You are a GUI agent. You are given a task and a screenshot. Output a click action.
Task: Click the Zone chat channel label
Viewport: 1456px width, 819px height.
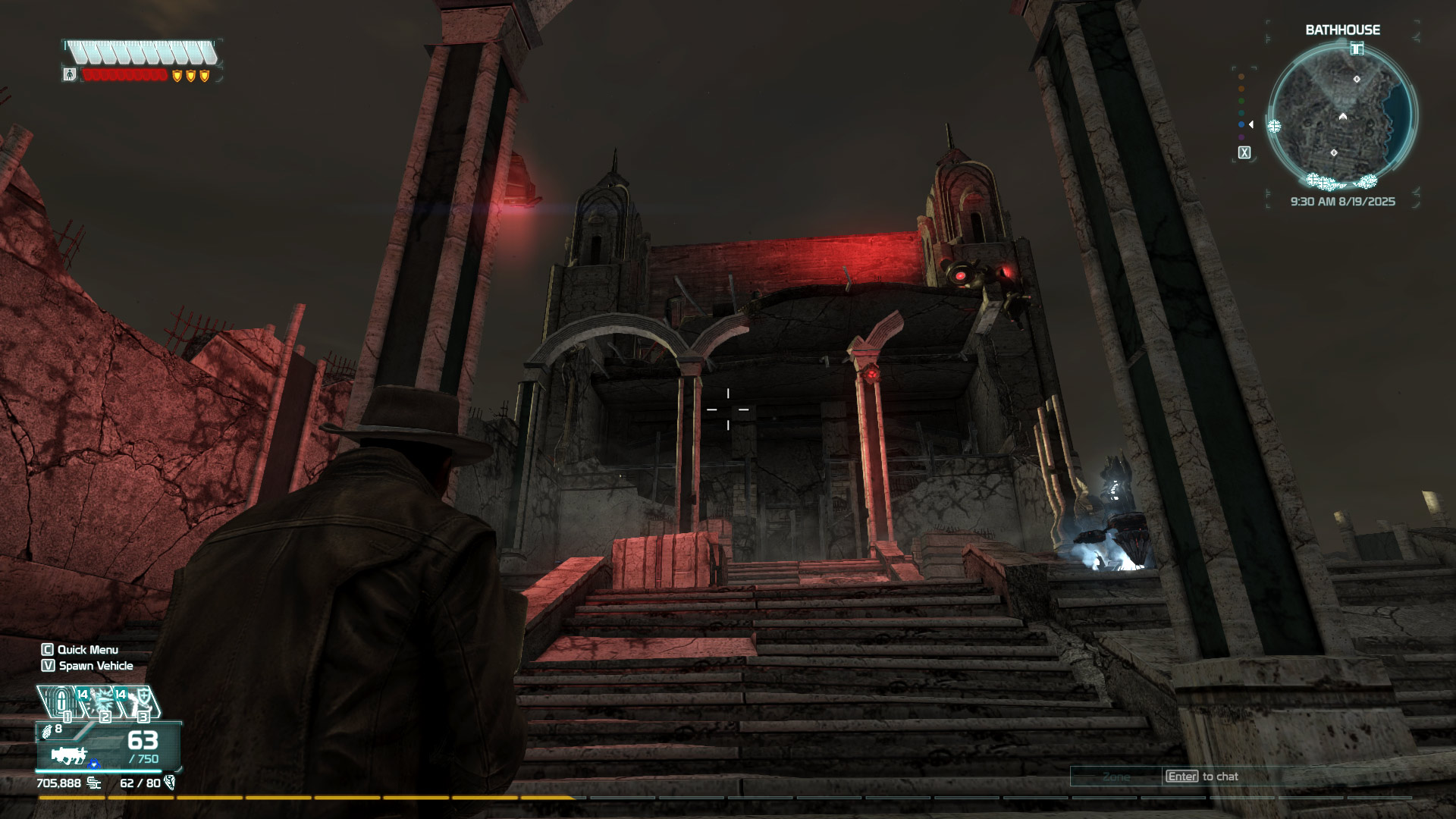1116,777
